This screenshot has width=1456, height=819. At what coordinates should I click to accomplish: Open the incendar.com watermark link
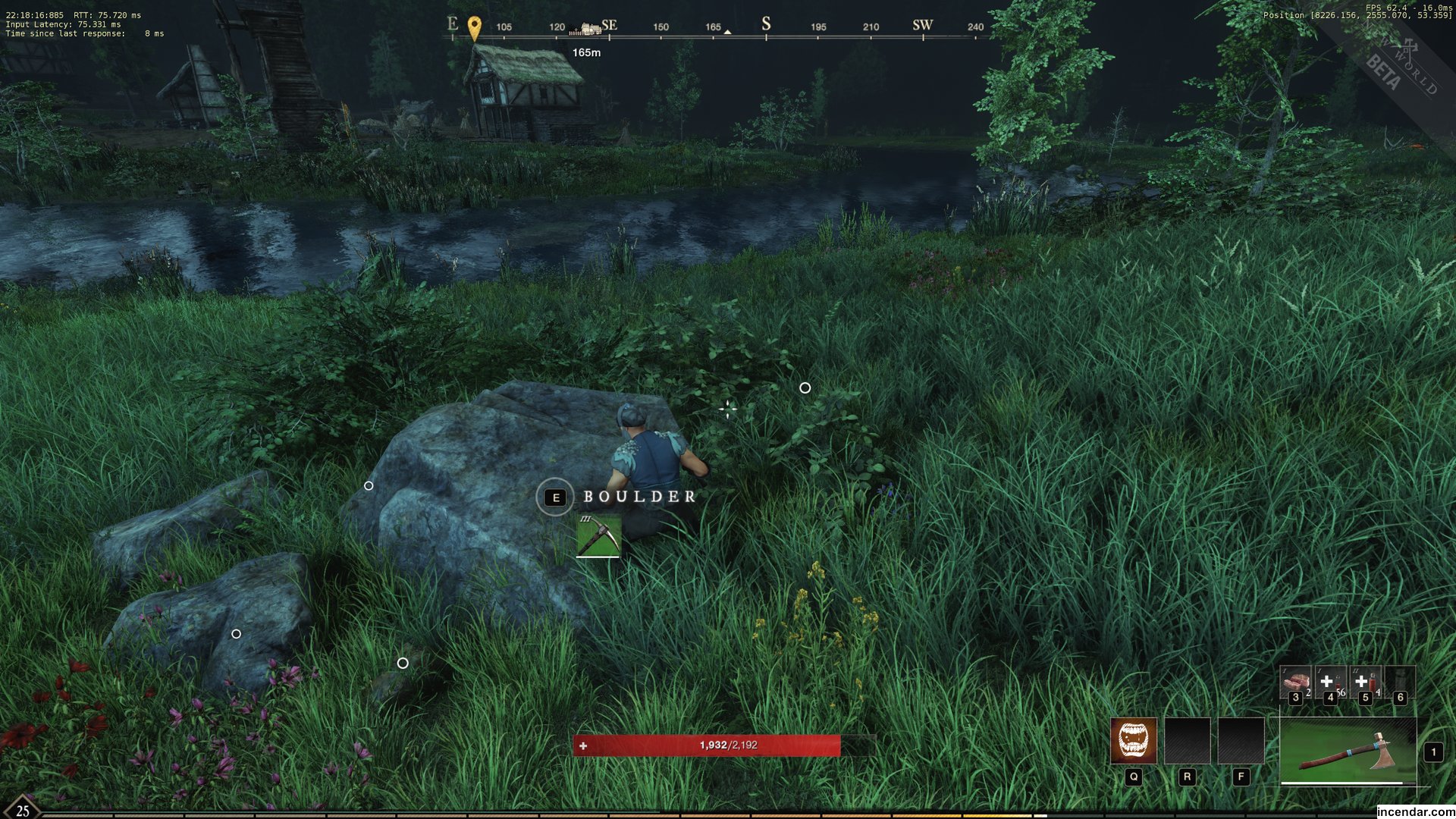point(1415,811)
